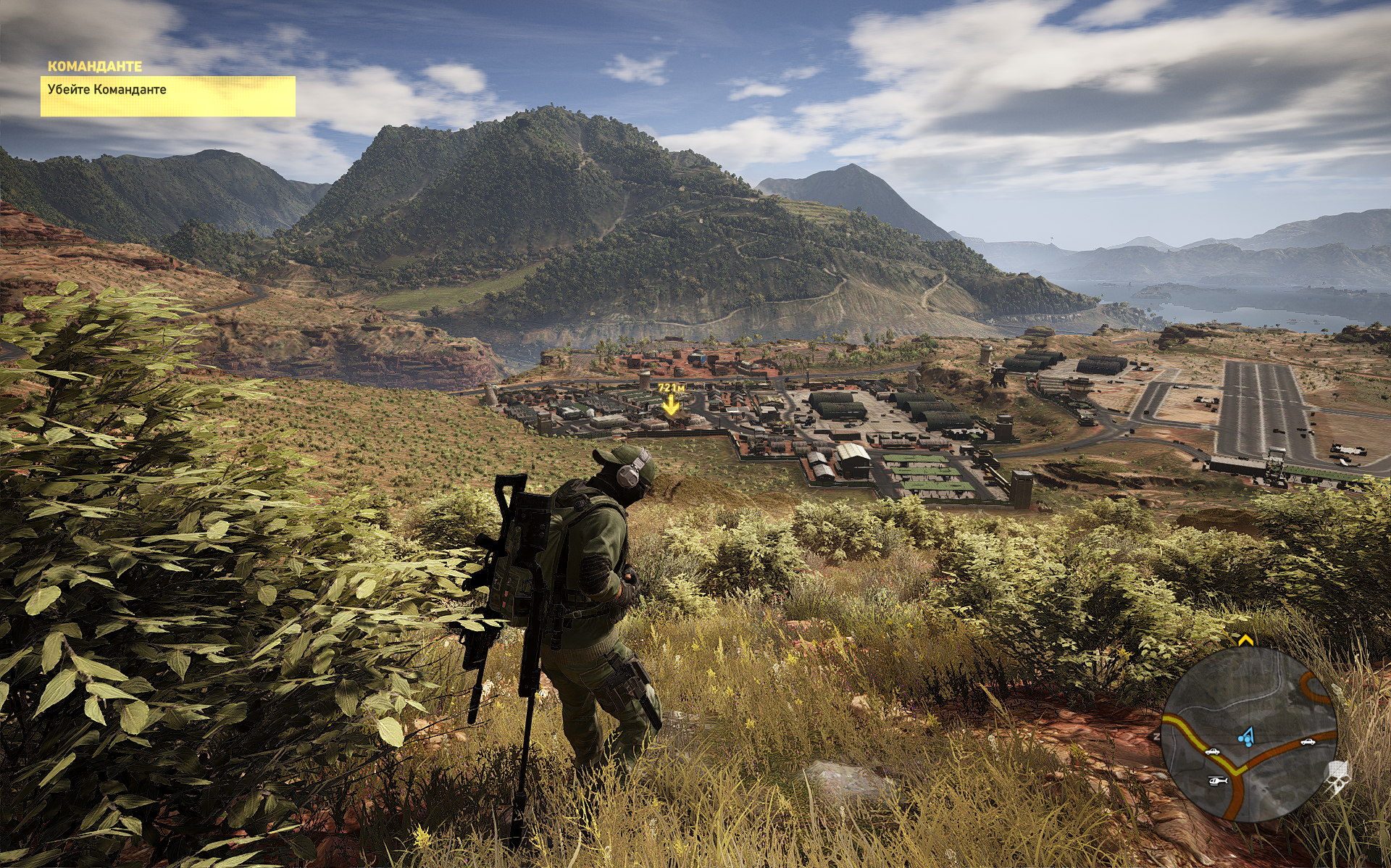Click the 'Убейте Команданте' objective tracker
The image size is (1391, 868).
tap(167, 96)
